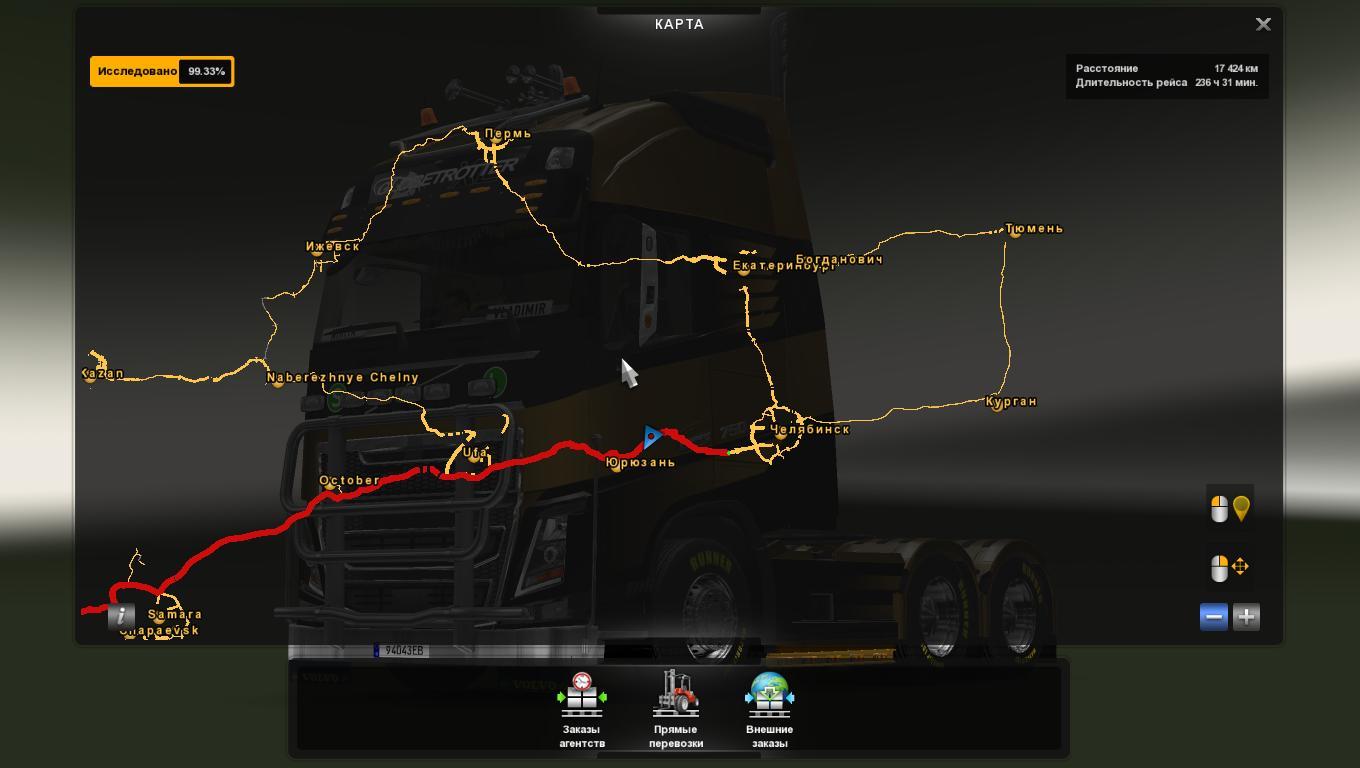Close the map window
1360x768 pixels.
pyautogui.click(x=1263, y=25)
